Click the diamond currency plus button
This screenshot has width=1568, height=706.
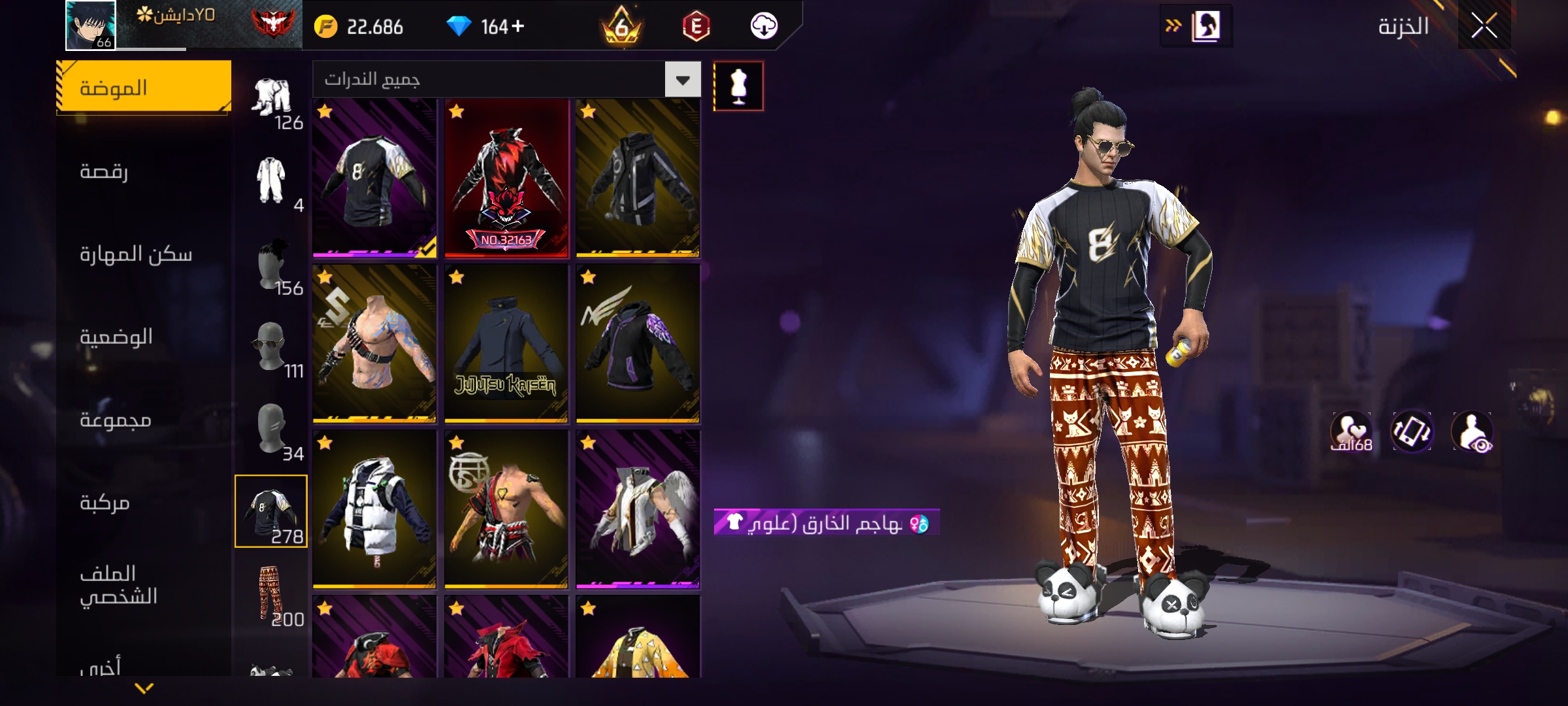click(x=518, y=26)
